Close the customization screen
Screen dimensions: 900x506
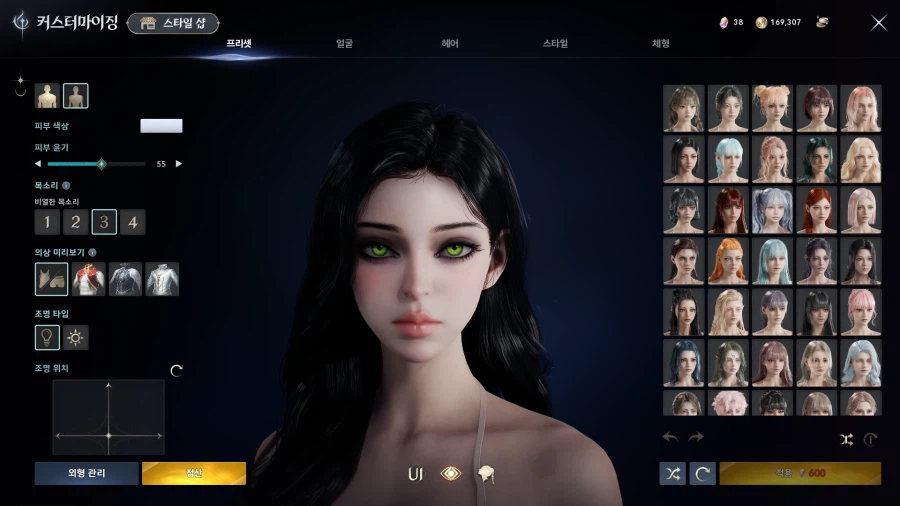tap(878, 22)
